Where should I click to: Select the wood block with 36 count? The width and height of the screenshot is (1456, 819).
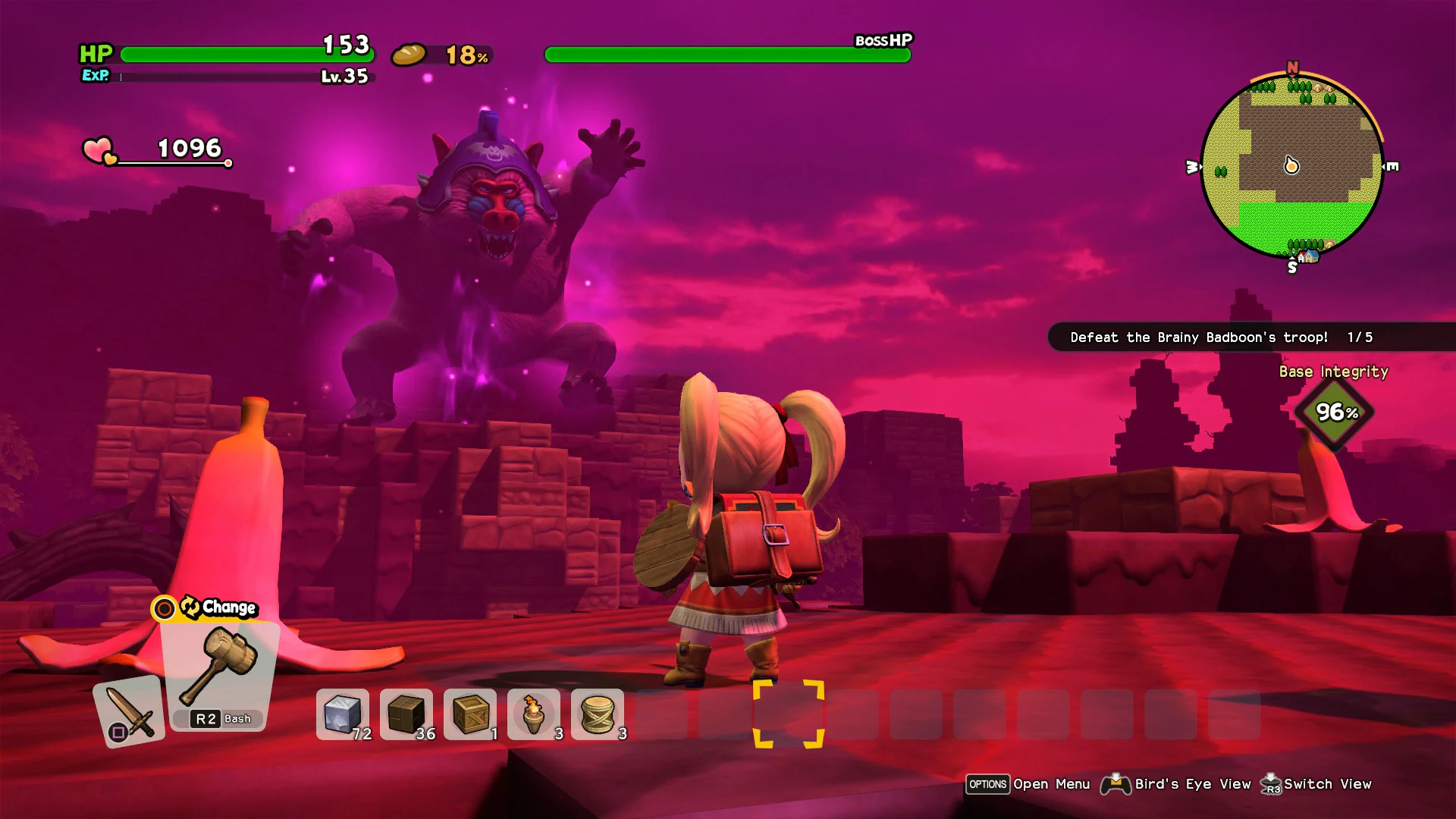point(406,713)
